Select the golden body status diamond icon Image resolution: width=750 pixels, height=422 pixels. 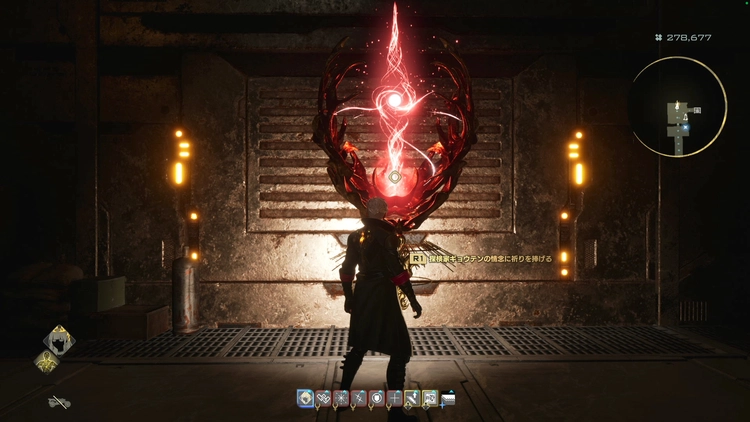coord(46,364)
